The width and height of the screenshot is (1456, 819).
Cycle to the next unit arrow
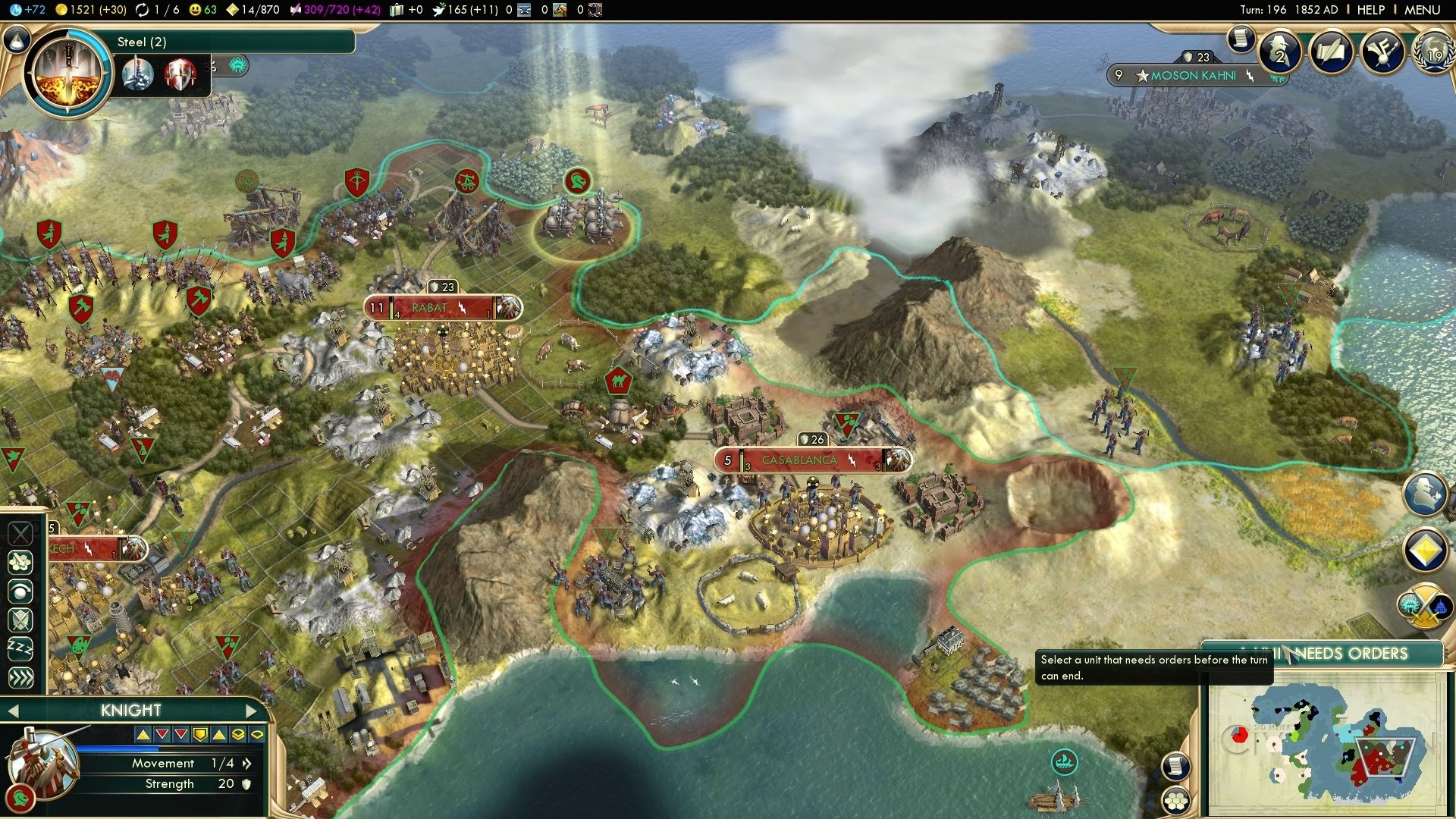252,711
